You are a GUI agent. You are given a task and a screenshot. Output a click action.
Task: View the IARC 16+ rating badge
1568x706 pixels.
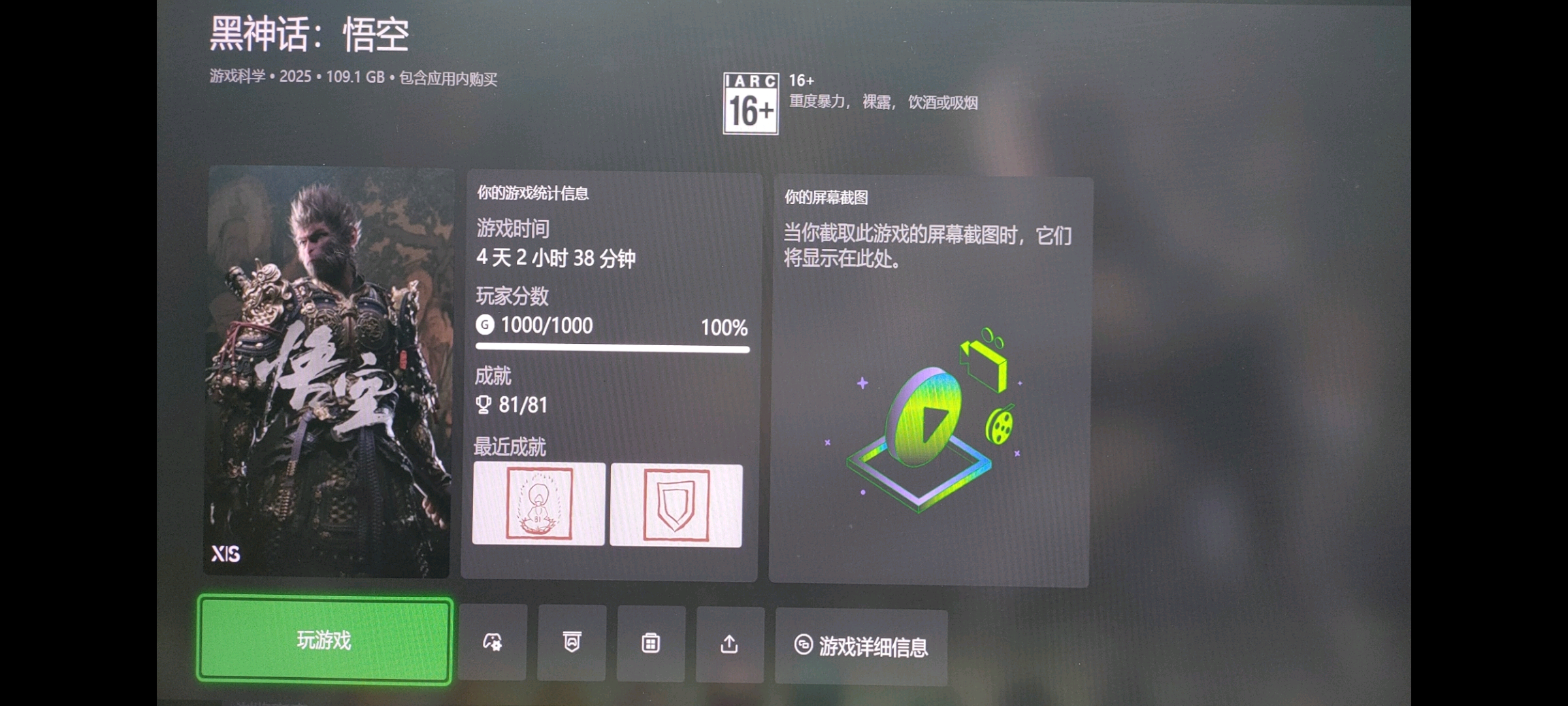pyautogui.click(x=751, y=103)
